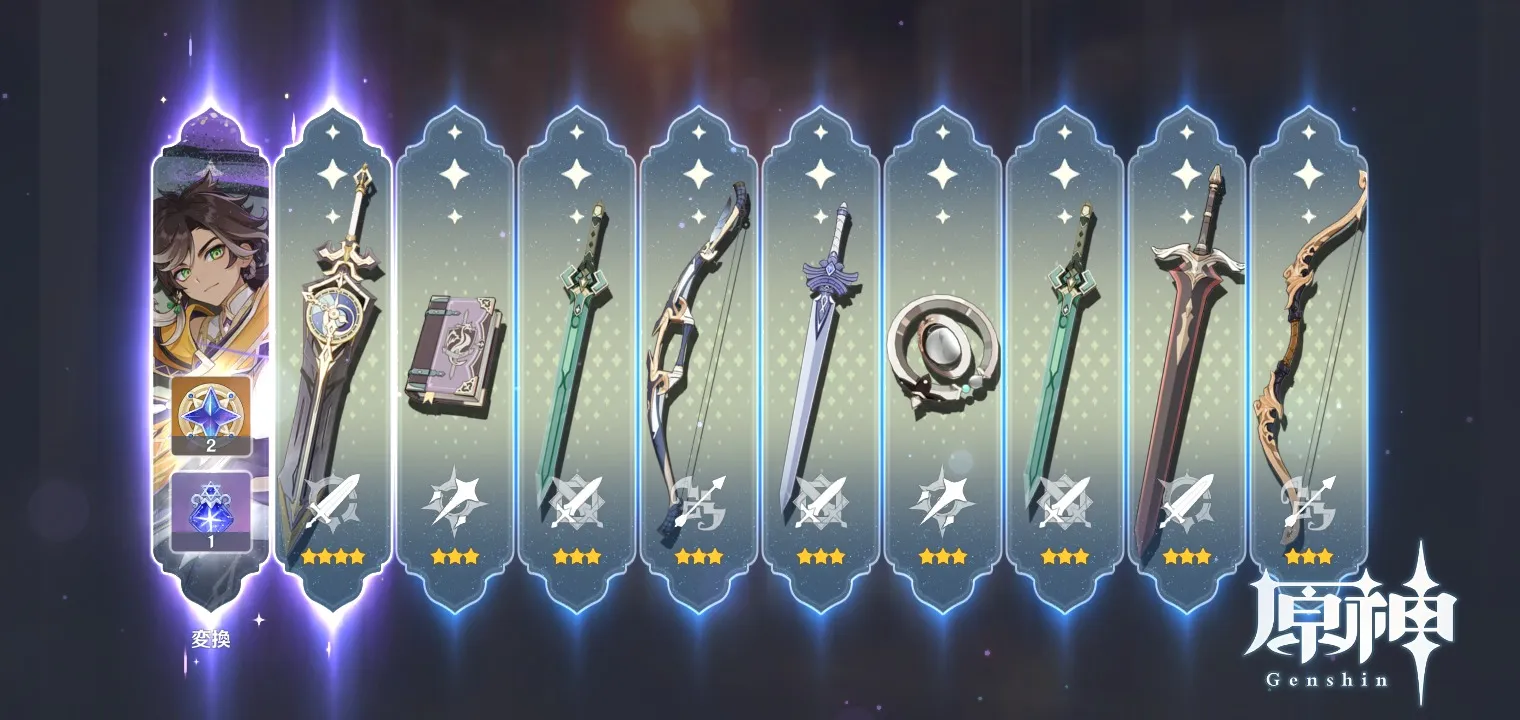Select the four-star claymore card
1520x720 pixels.
(332, 350)
